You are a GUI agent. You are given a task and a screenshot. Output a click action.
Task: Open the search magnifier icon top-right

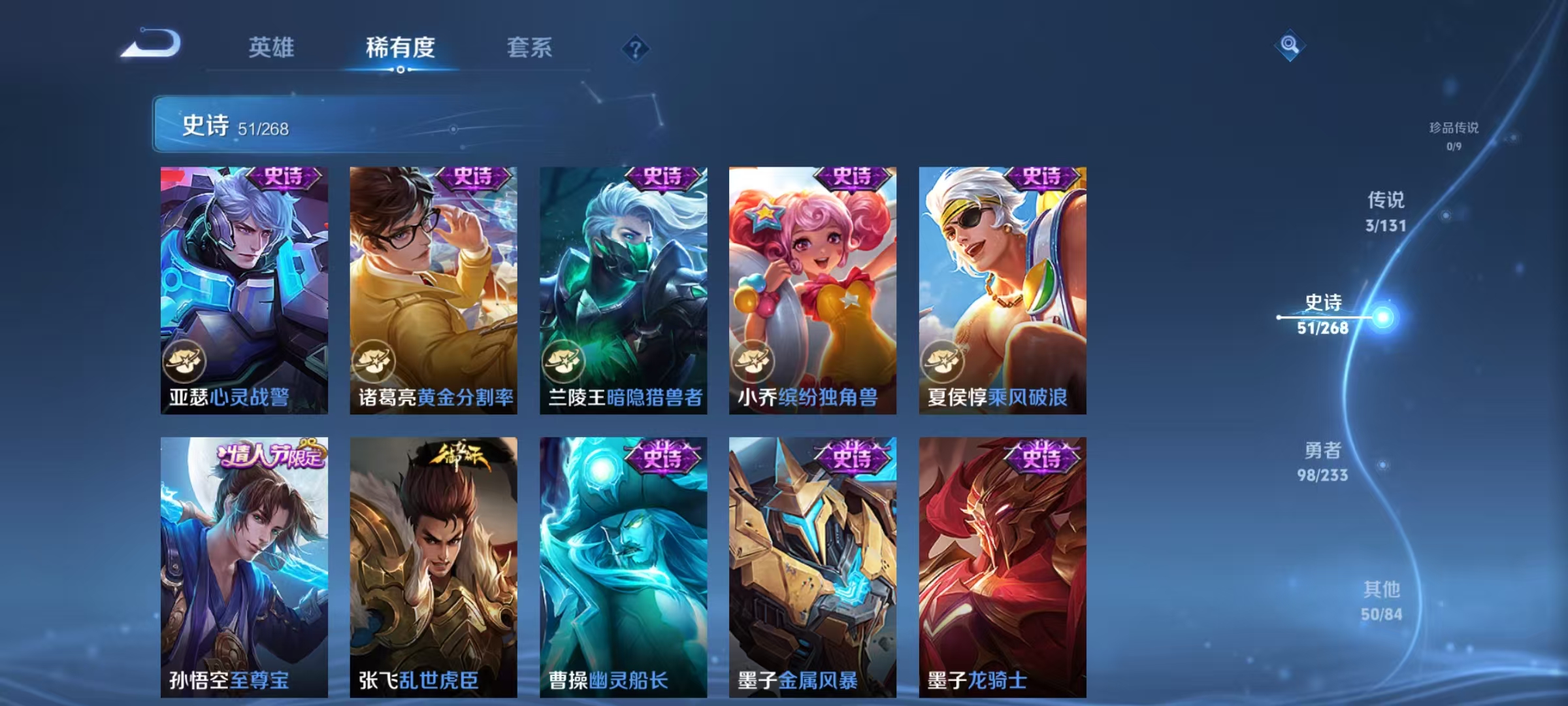(x=1288, y=44)
